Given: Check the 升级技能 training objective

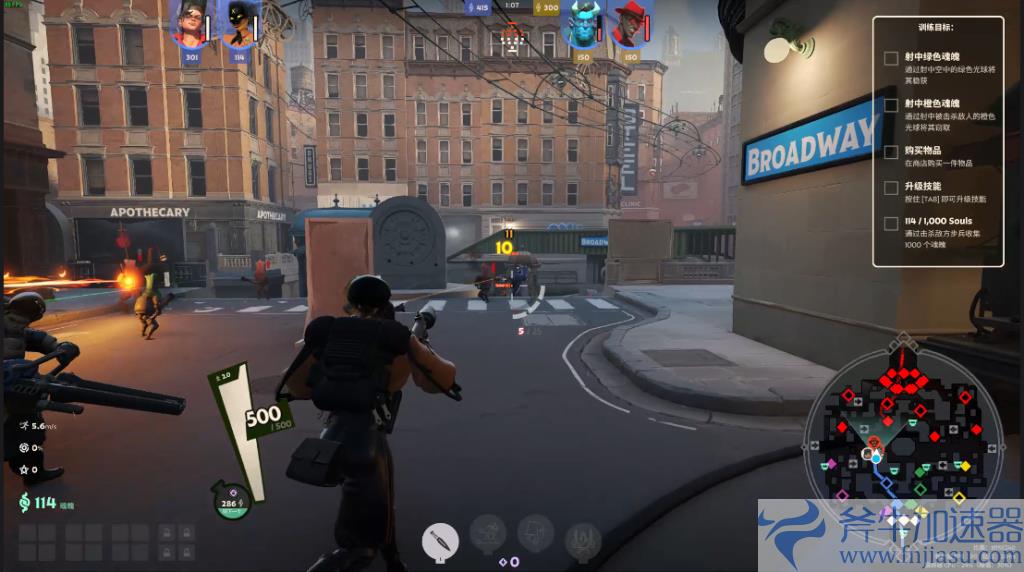Looking at the screenshot, I should pyautogui.click(x=891, y=187).
